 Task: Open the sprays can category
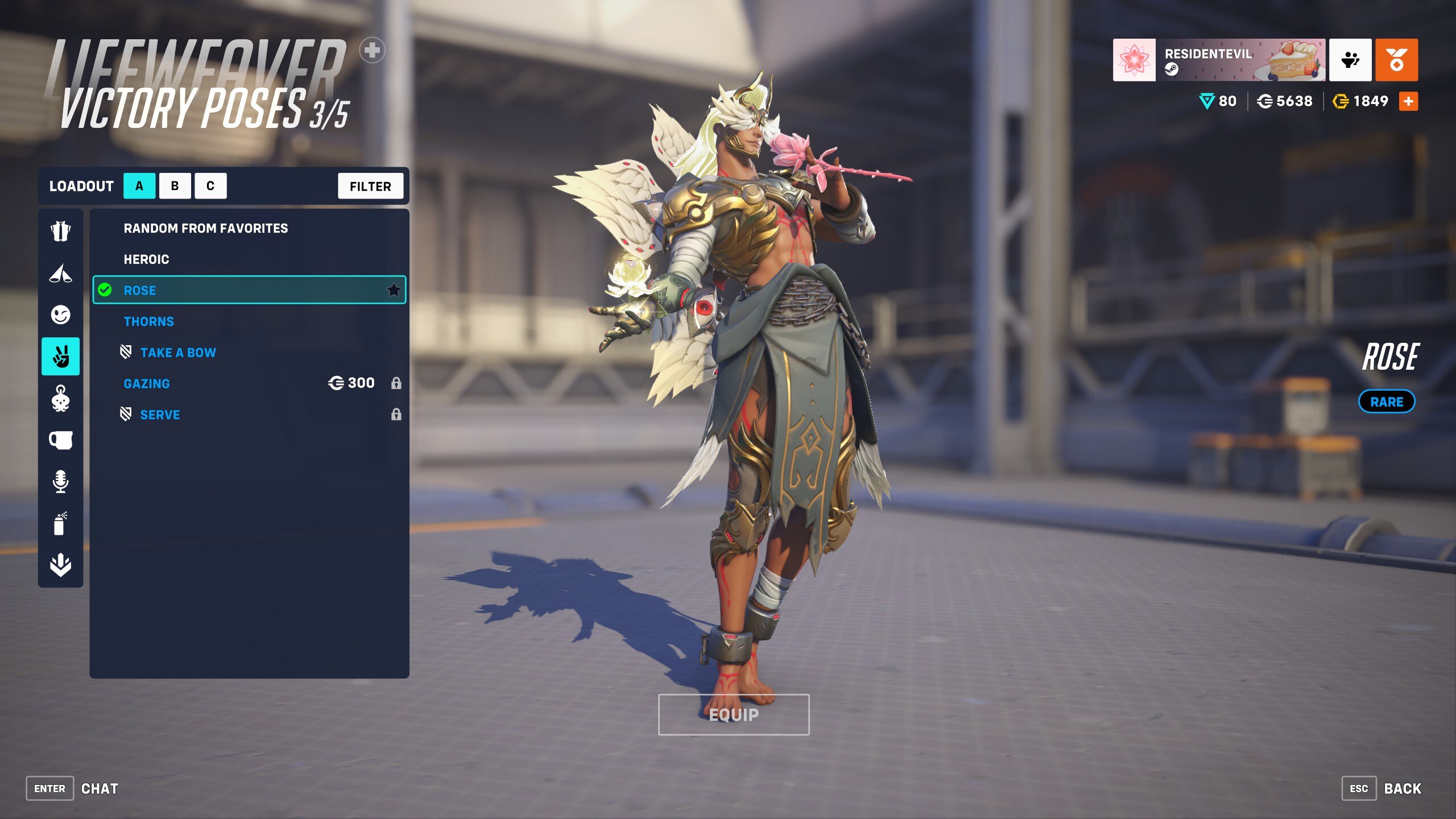[x=60, y=523]
